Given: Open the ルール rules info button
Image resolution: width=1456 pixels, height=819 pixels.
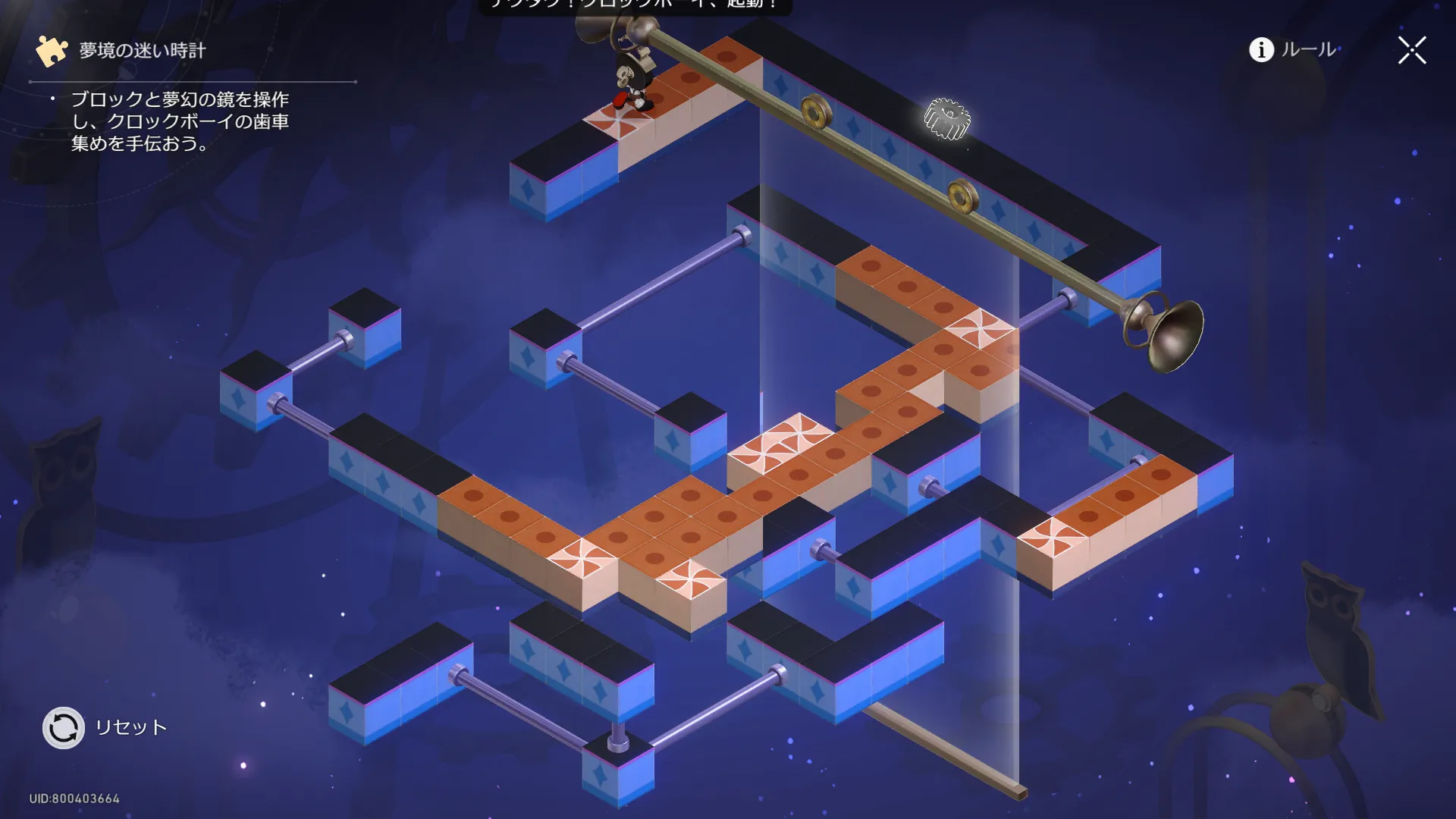Looking at the screenshot, I should pos(1293,50).
